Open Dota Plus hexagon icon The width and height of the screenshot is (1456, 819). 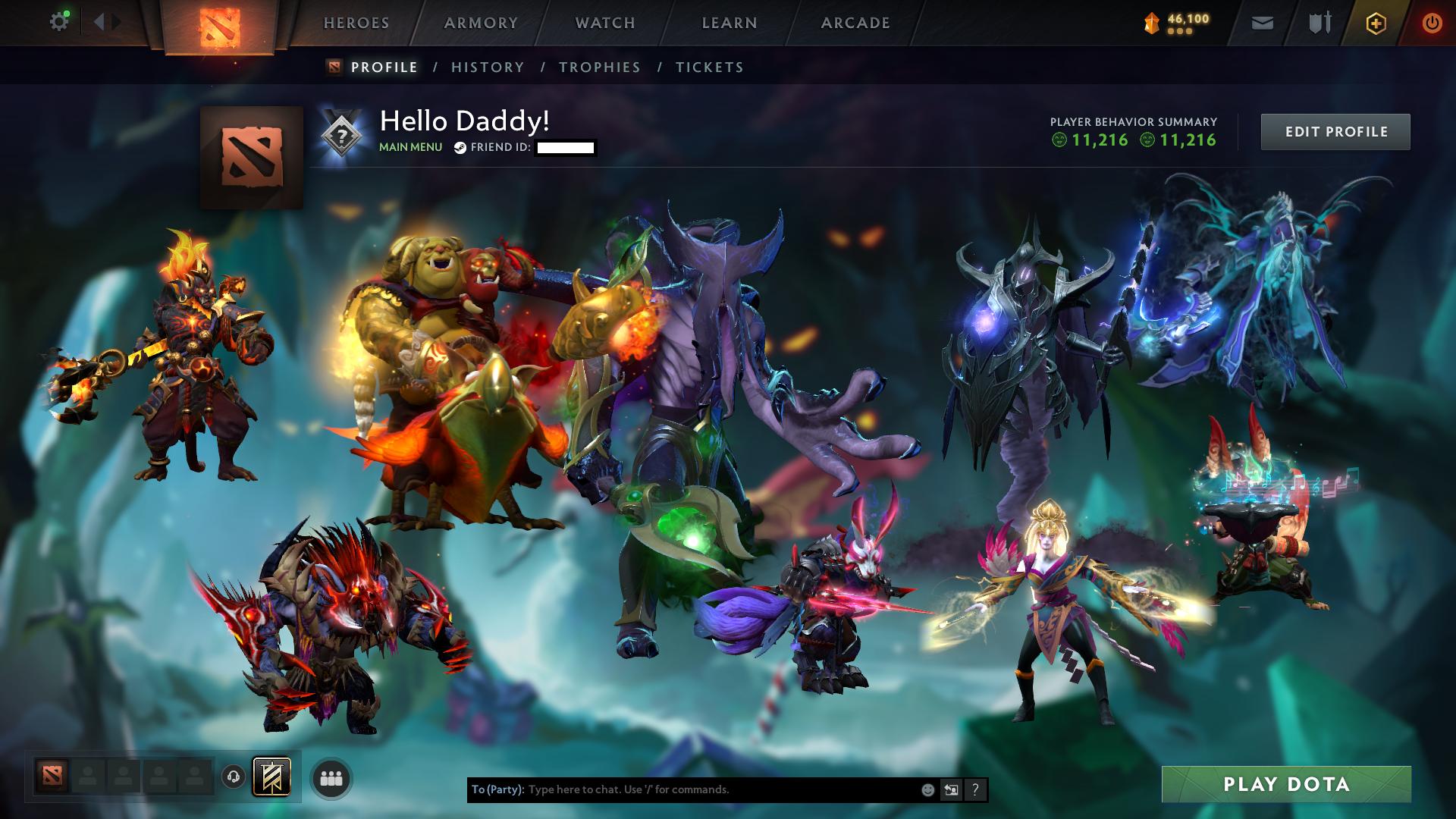point(1377,23)
